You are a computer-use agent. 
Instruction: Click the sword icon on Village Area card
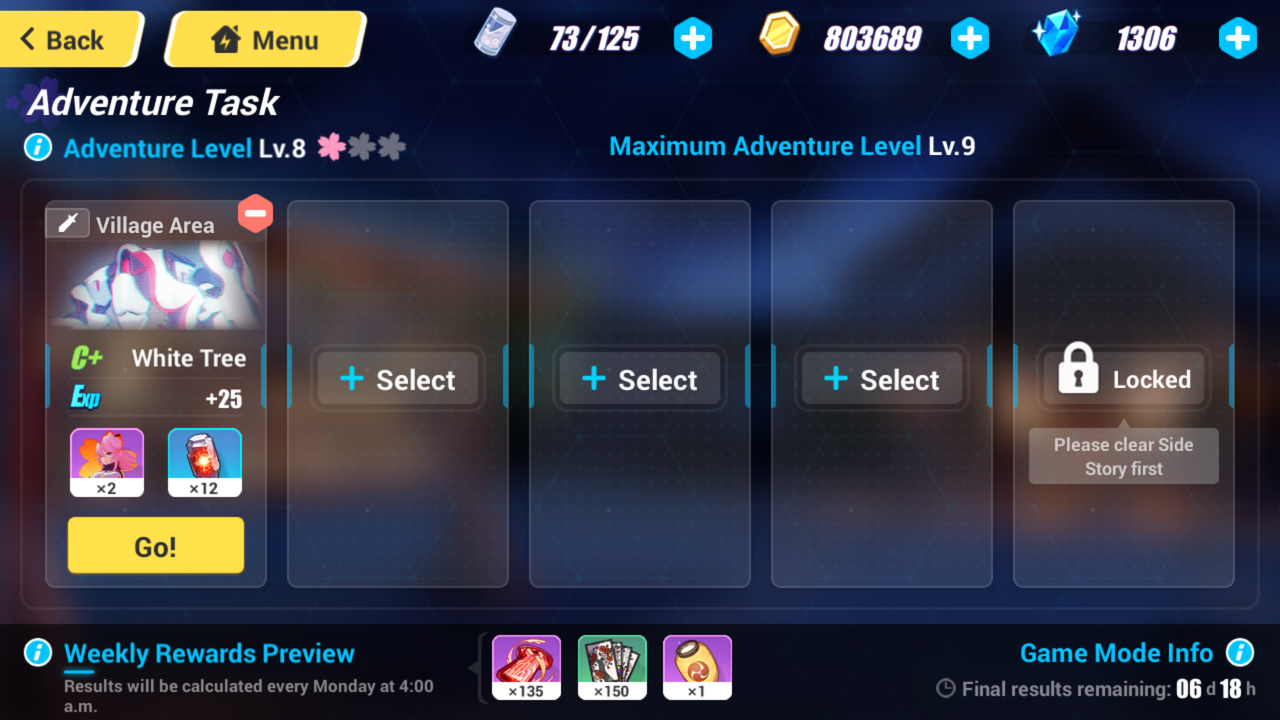click(67, 222)
